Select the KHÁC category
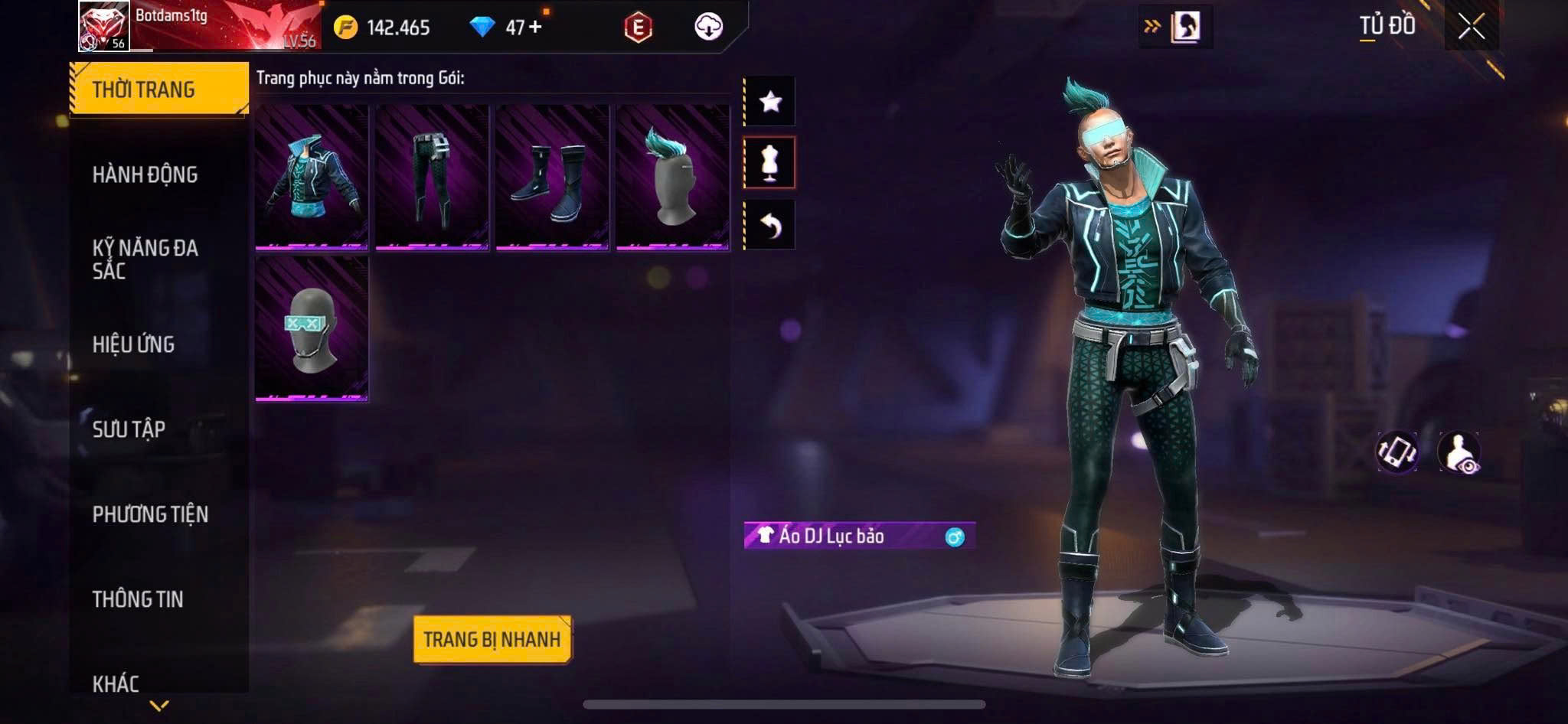Screen dimensions: 1568x724 click(x=116, y=683)
